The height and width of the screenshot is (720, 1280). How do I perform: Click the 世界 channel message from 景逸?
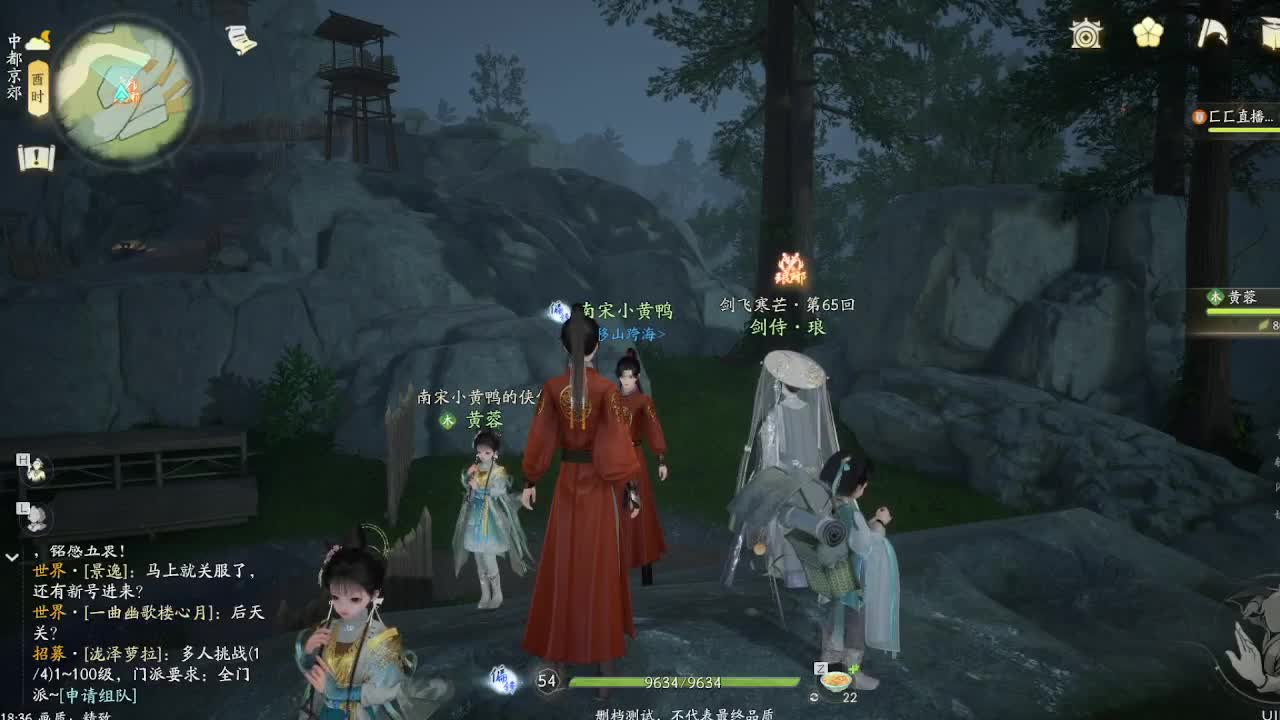point(100,572)
